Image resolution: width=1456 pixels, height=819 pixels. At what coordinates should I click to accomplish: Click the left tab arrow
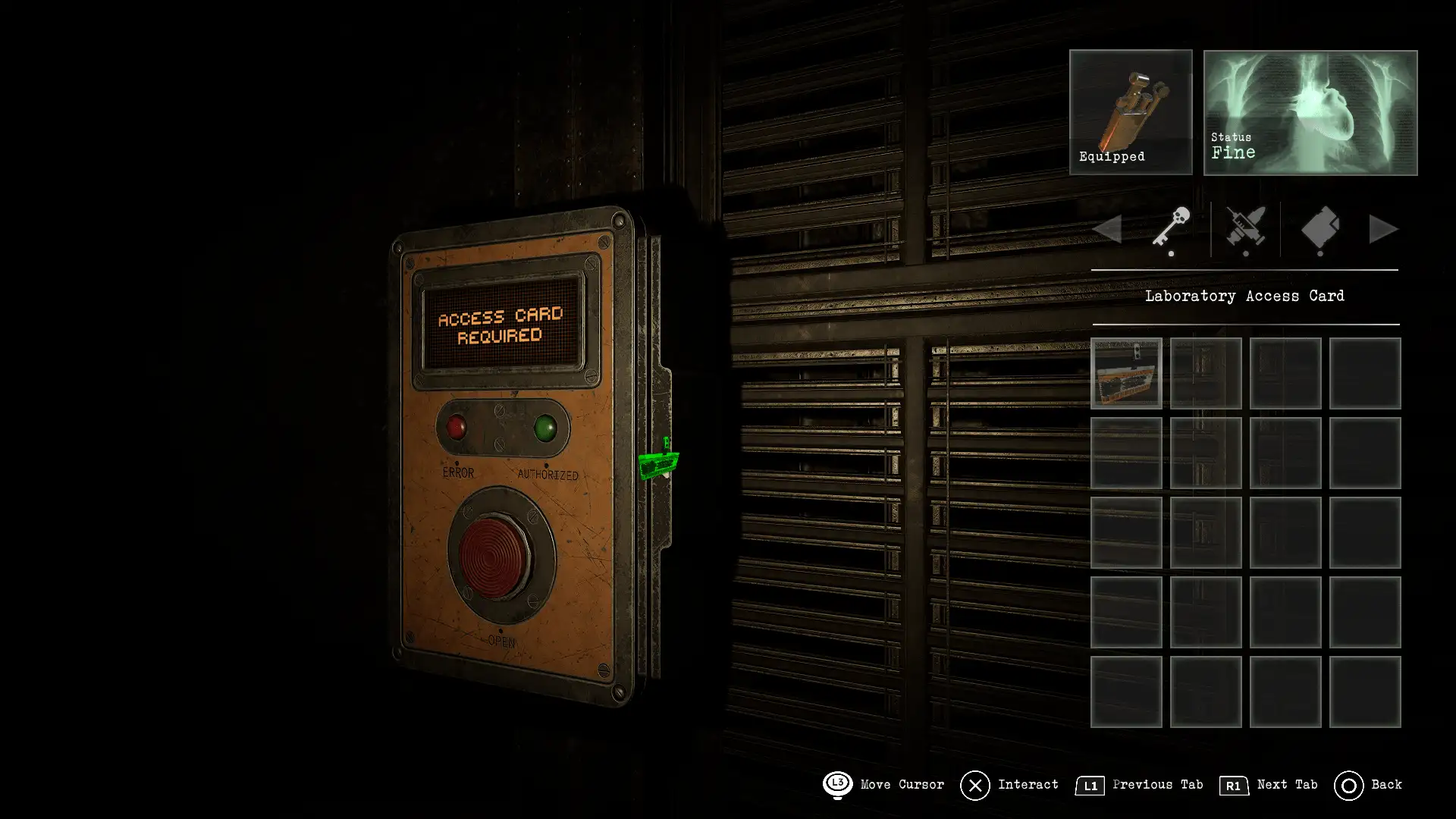pyautogui.click(x=1108, y=229)
